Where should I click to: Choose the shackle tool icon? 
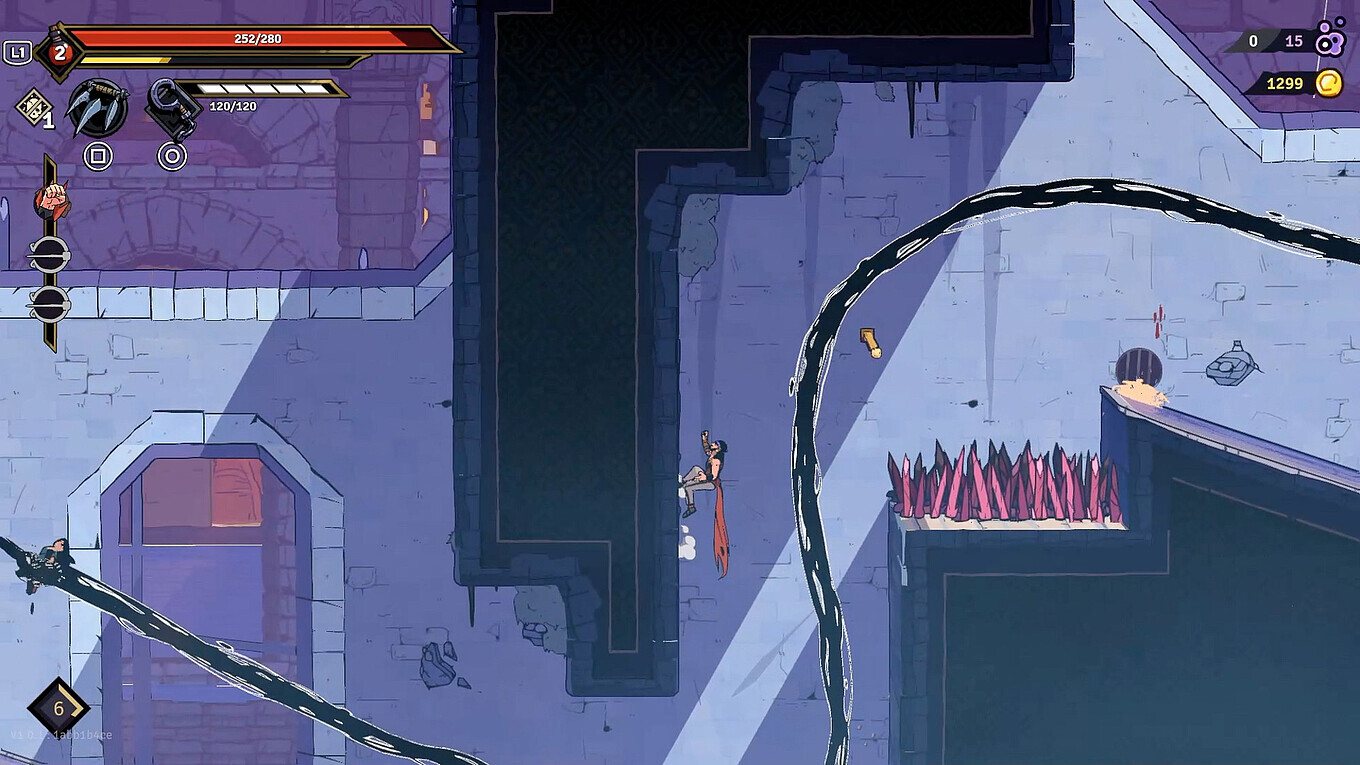tap(171, 108)
